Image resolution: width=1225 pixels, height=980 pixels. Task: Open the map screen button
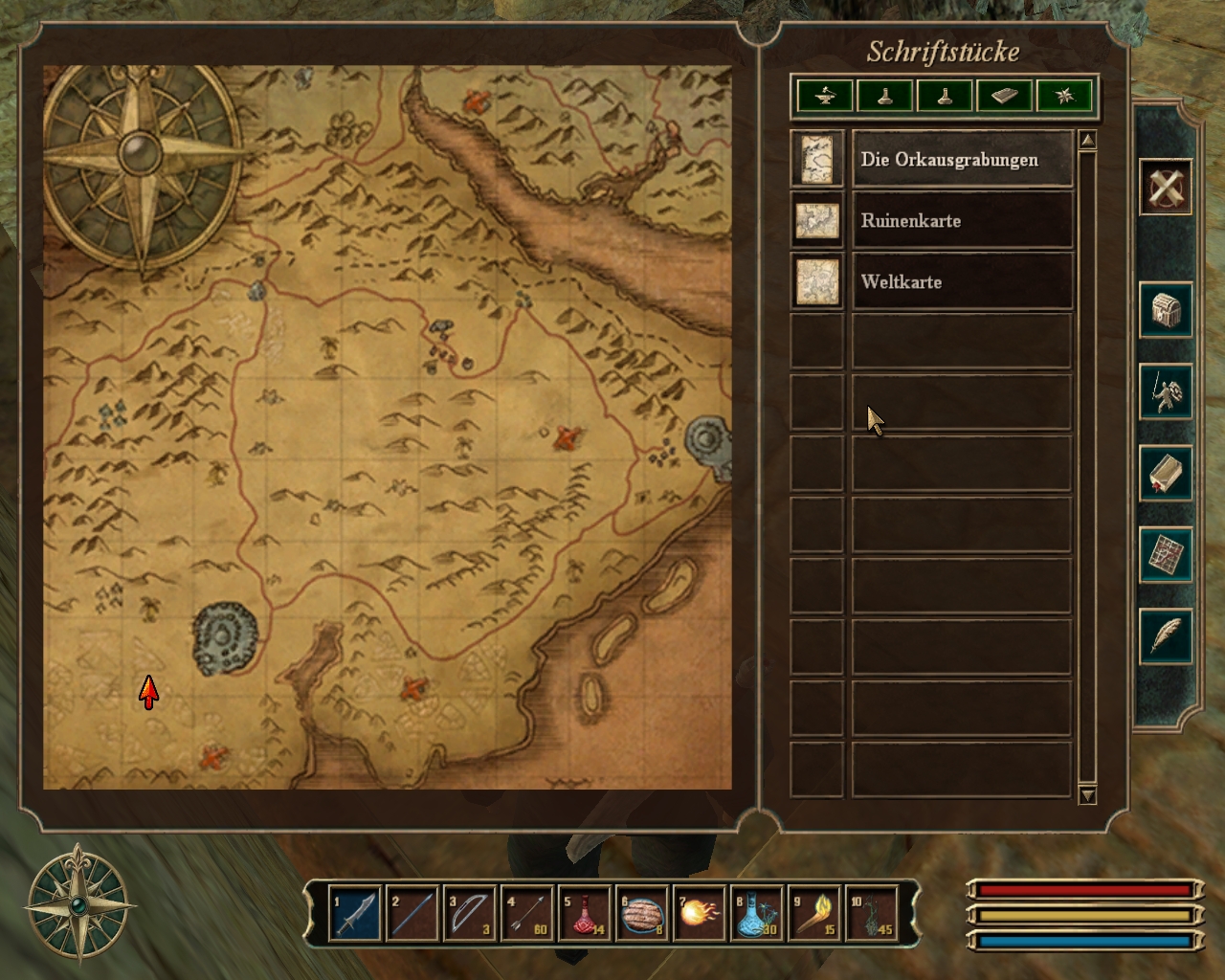[1165, 555]
